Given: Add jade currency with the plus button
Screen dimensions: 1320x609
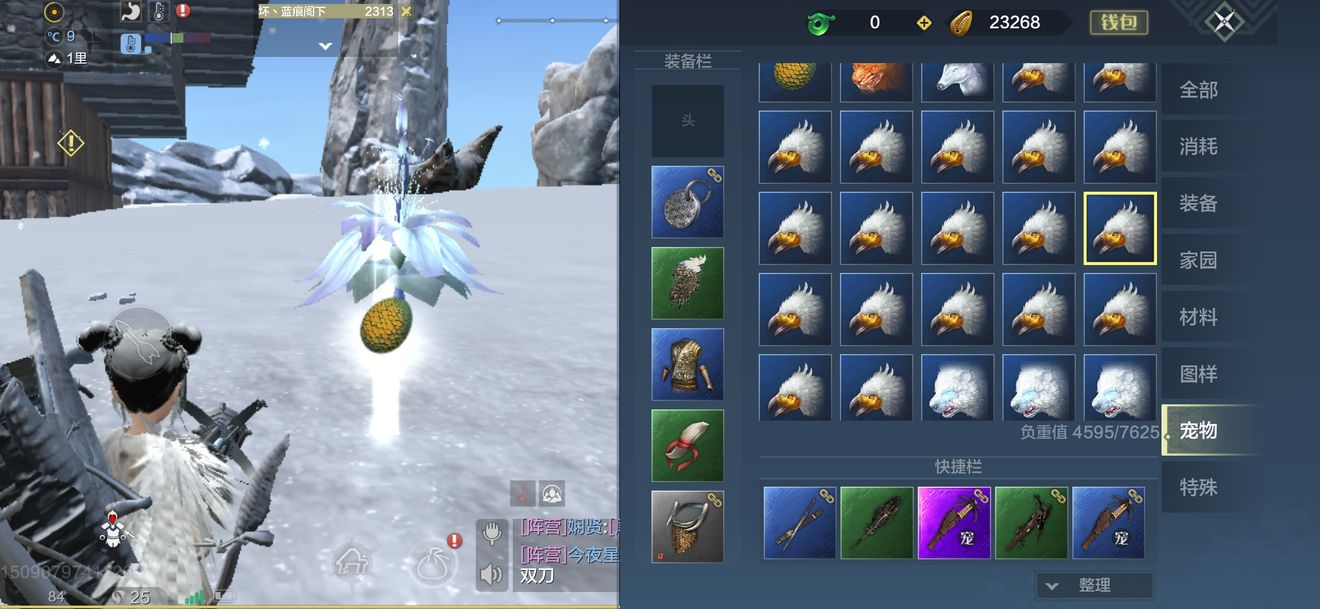Looking at the screenshot, I should click(x=924, y=23).
